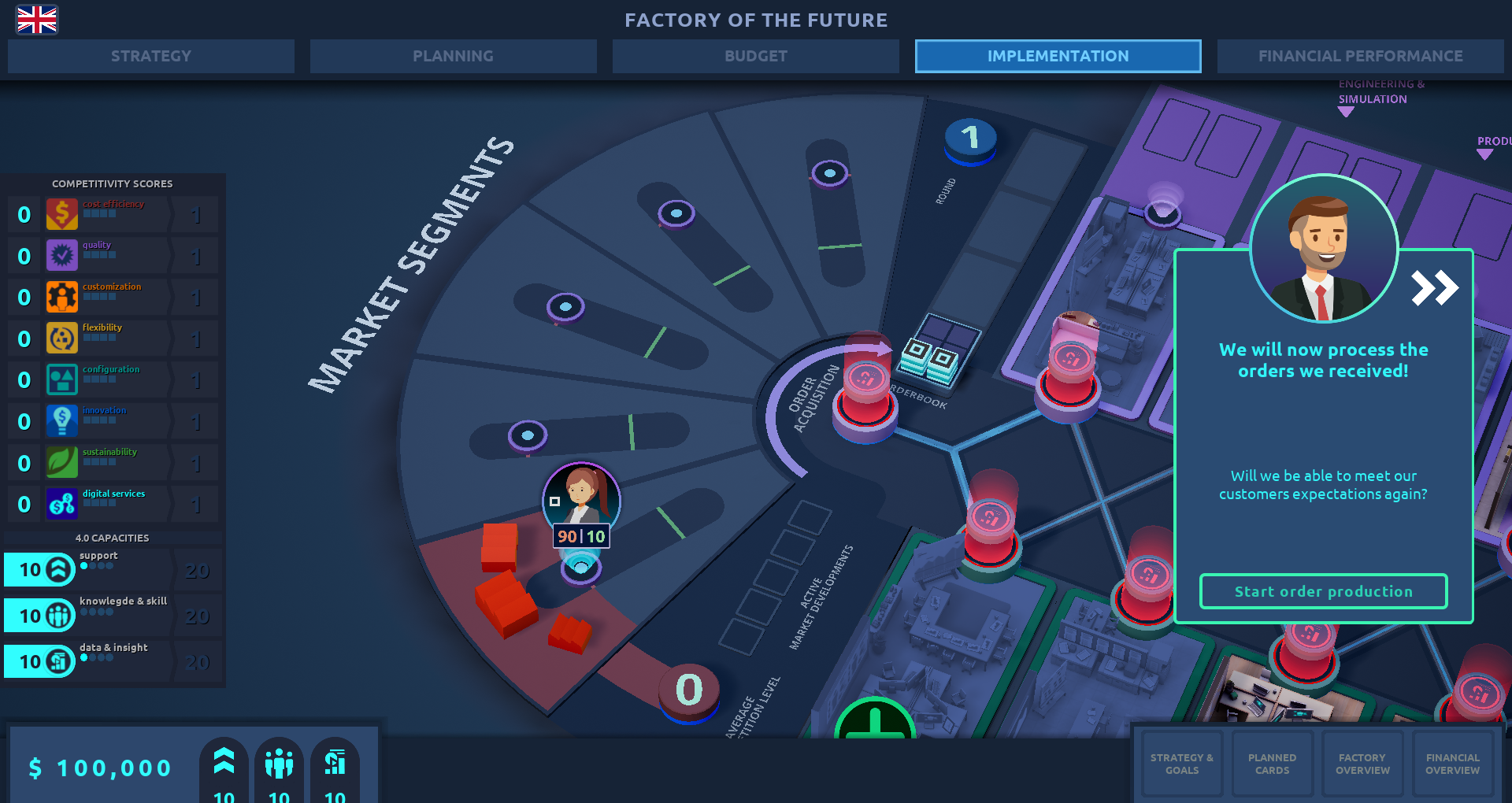The width and height of the screenshot is (1512, 803).
Task: Open the Factory Overview
Action: pos(1362,764)
